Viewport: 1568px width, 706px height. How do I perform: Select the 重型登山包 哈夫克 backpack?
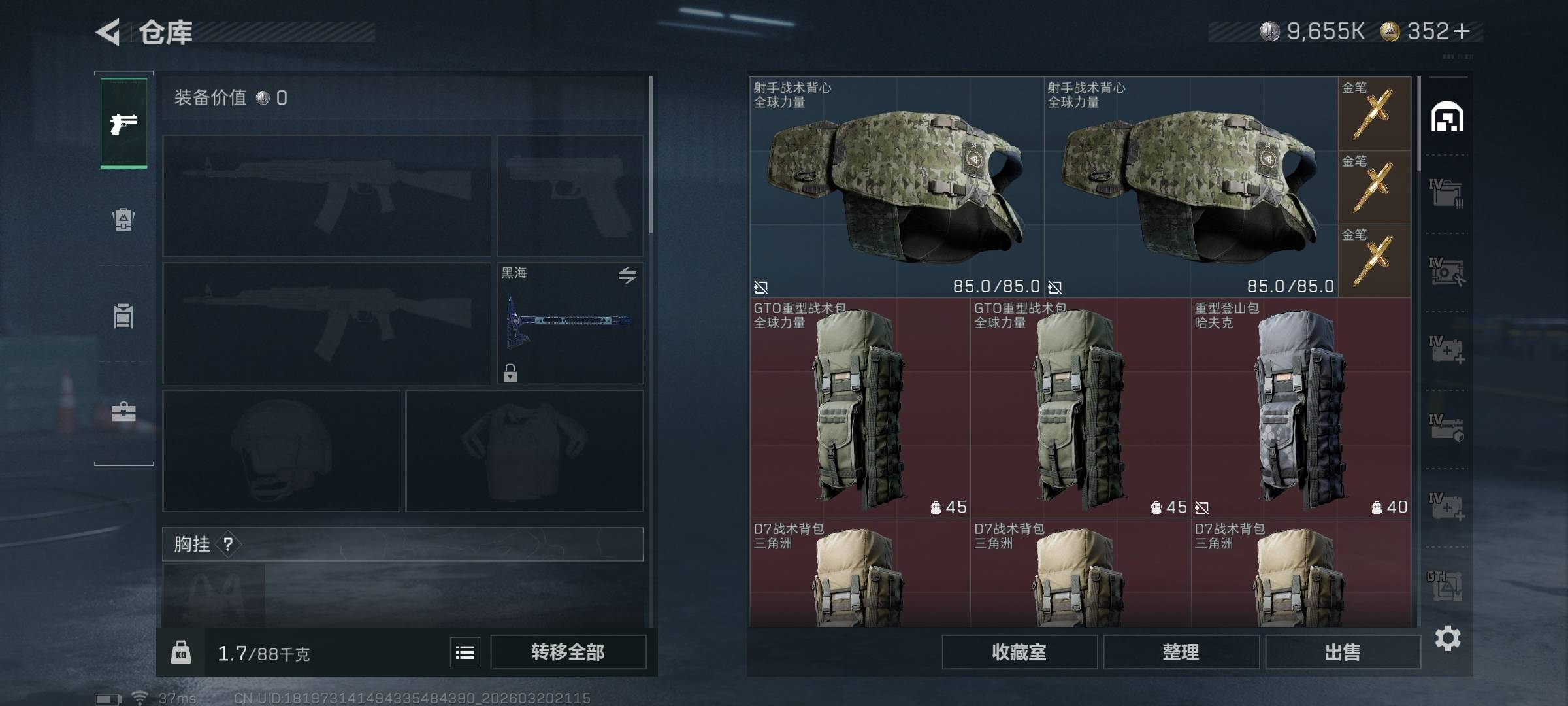(1300, 409)
